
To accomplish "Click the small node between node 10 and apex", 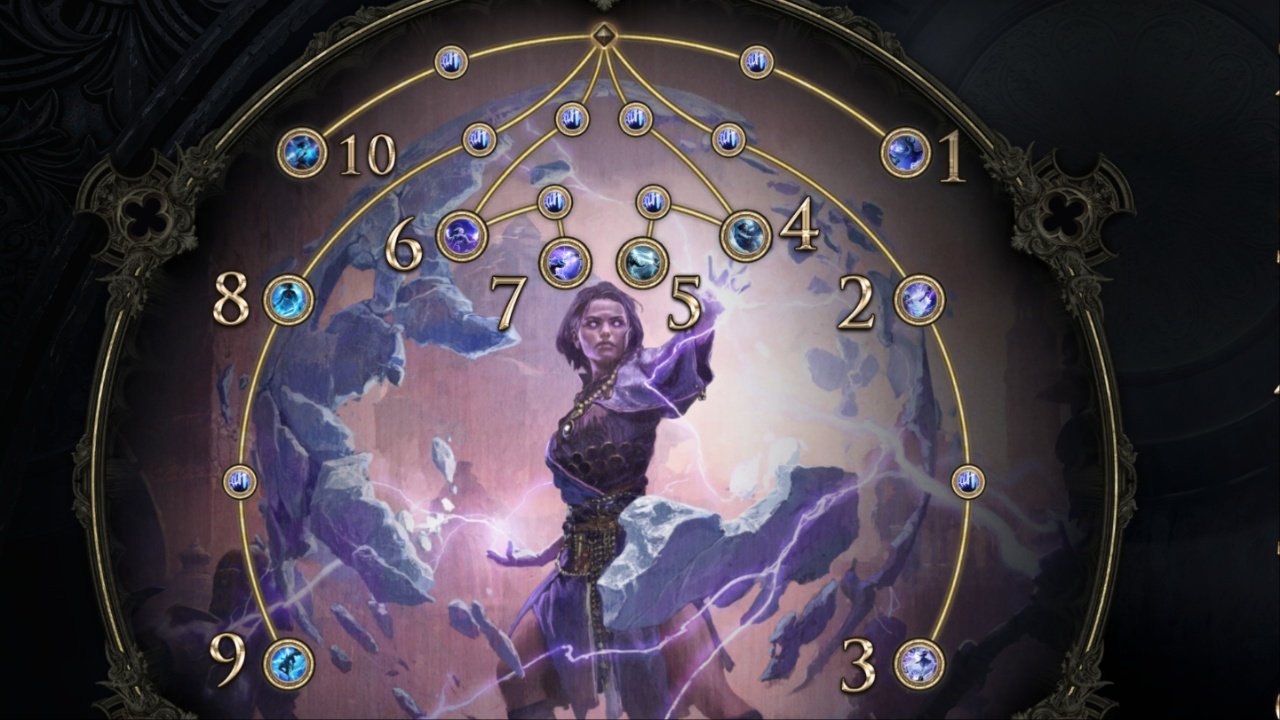I will coord(450,62).
